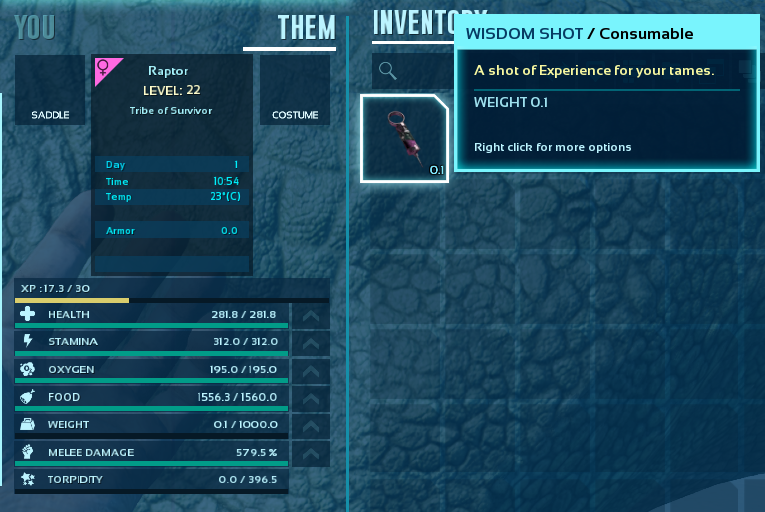This screenshot has height=512, width=765.
Task: Increase the Stamina stat level
Action: [310, 342]
